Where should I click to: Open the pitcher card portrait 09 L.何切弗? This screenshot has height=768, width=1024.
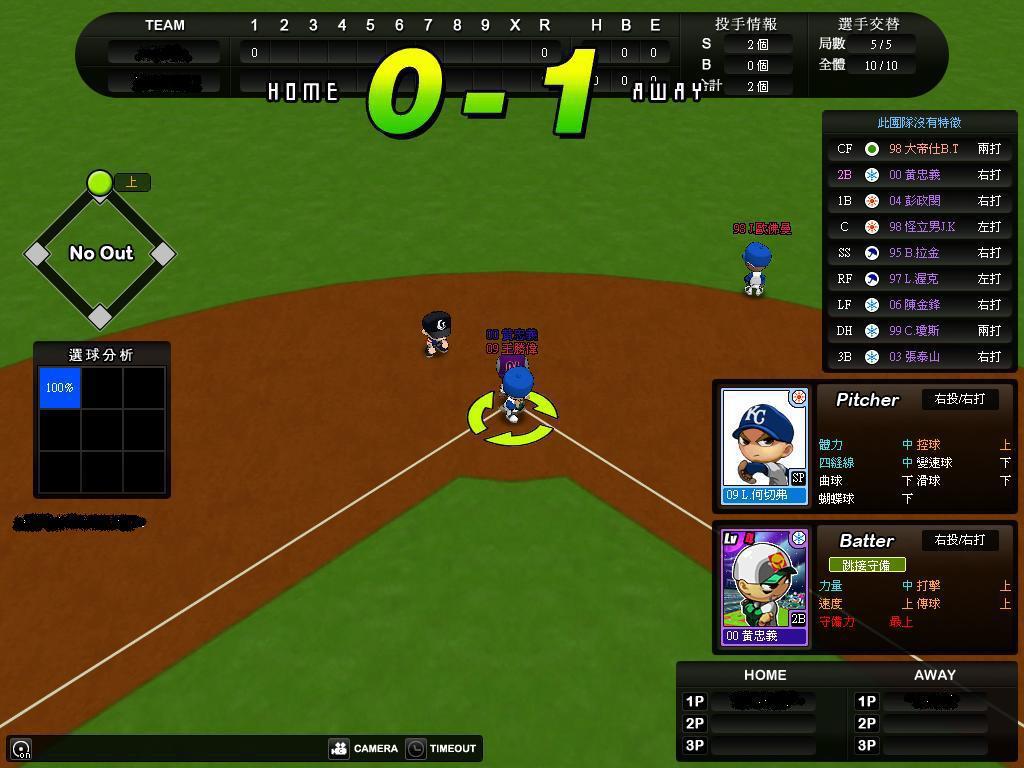pyautogui.click(x=764, y=446)
